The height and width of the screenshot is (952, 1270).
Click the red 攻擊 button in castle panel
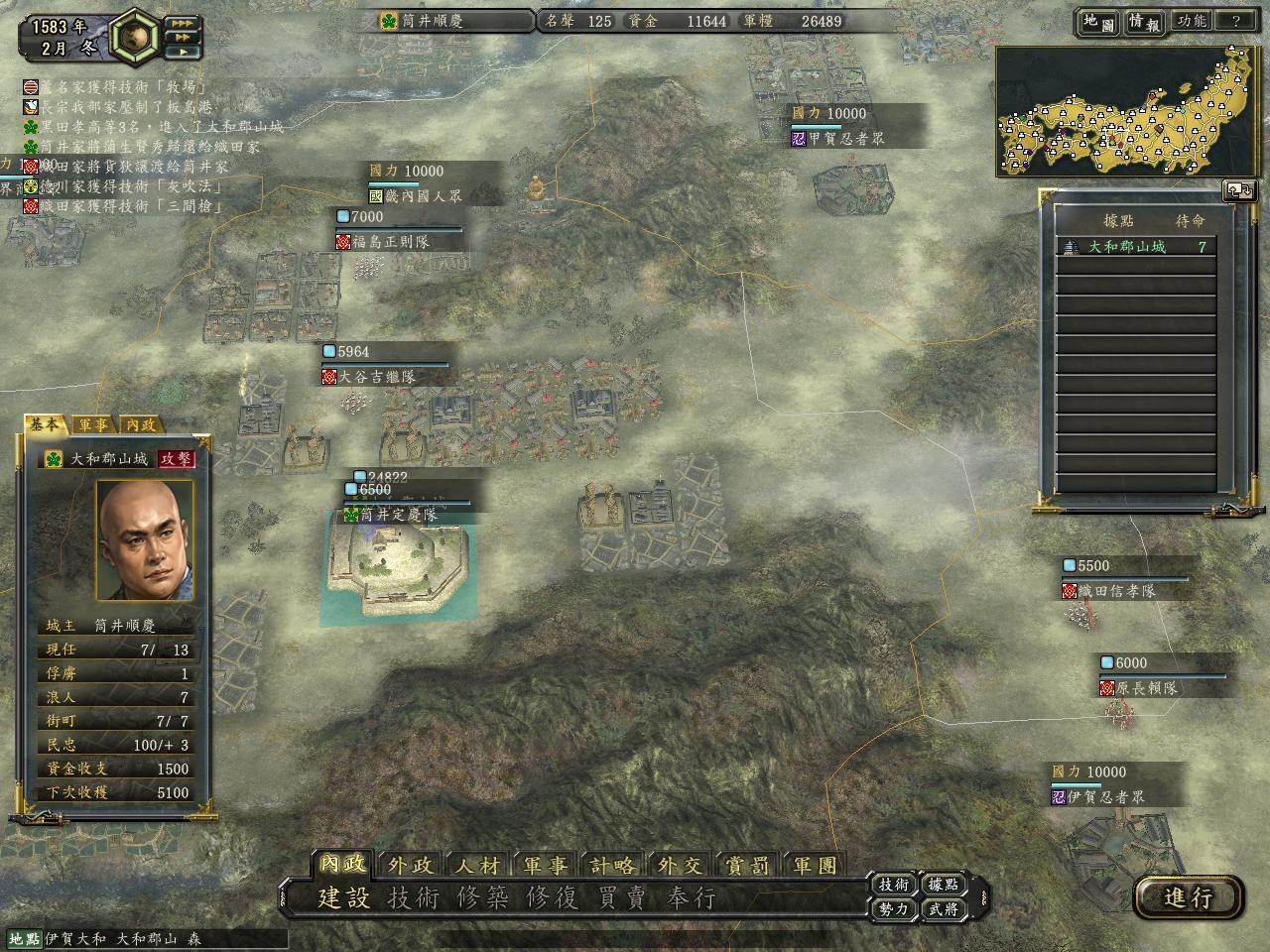click(x=177, y=459)
